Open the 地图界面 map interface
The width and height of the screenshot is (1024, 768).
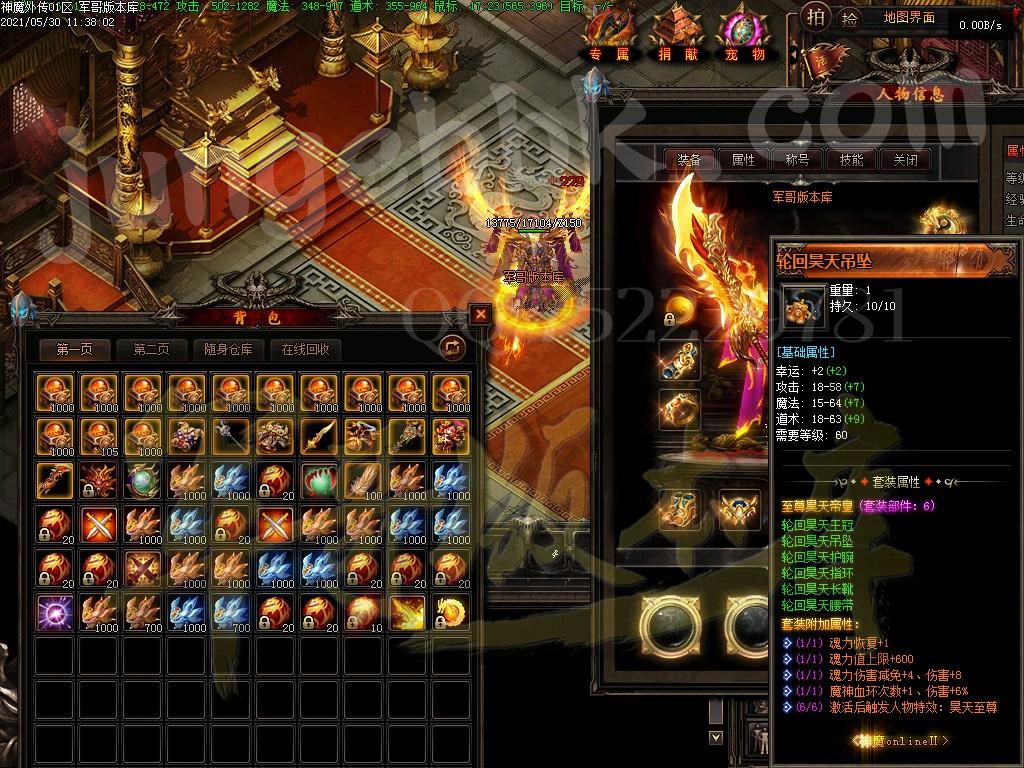point(909,17)
